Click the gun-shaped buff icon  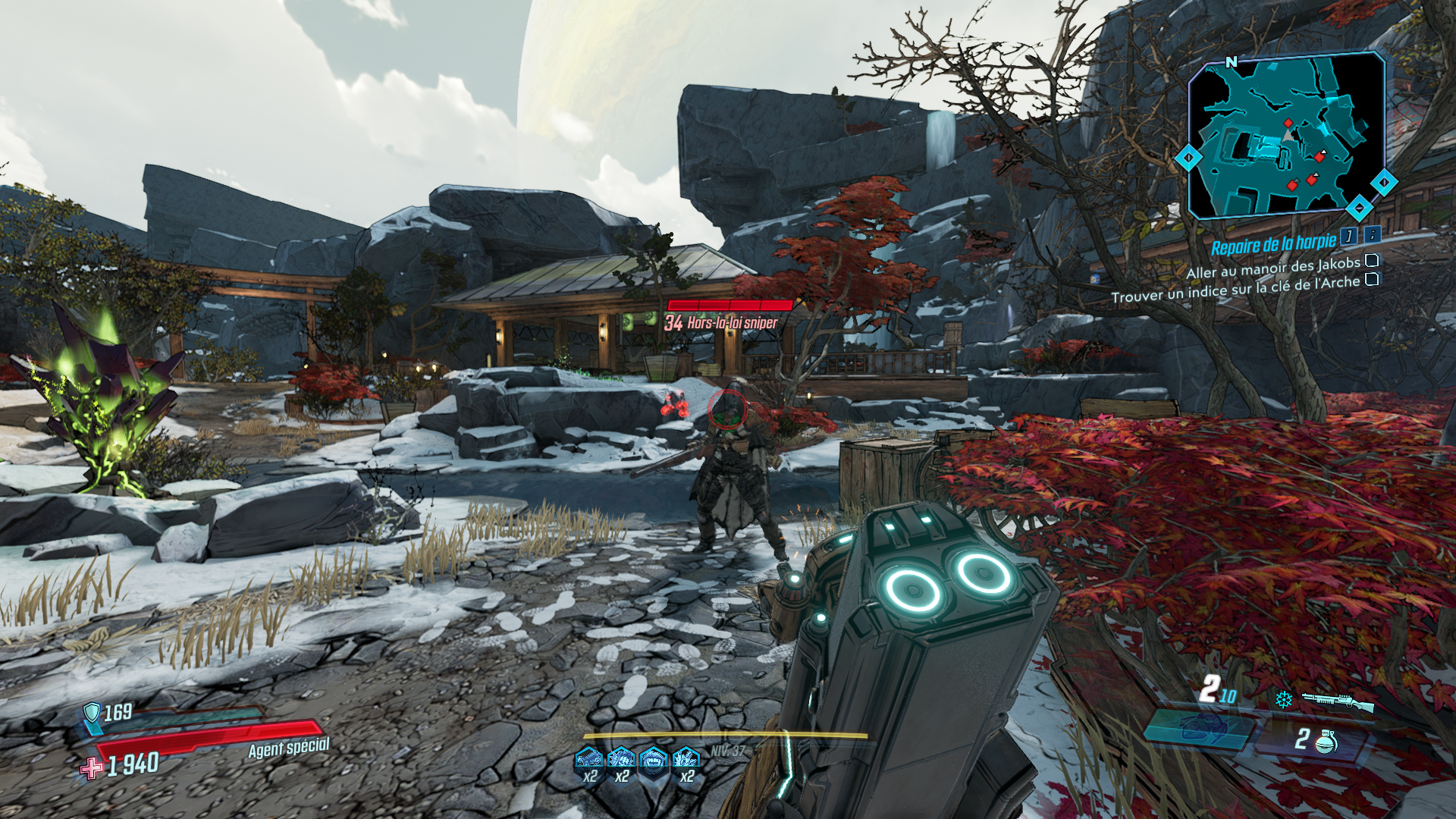pyautogui.click(x=589, y=758)
